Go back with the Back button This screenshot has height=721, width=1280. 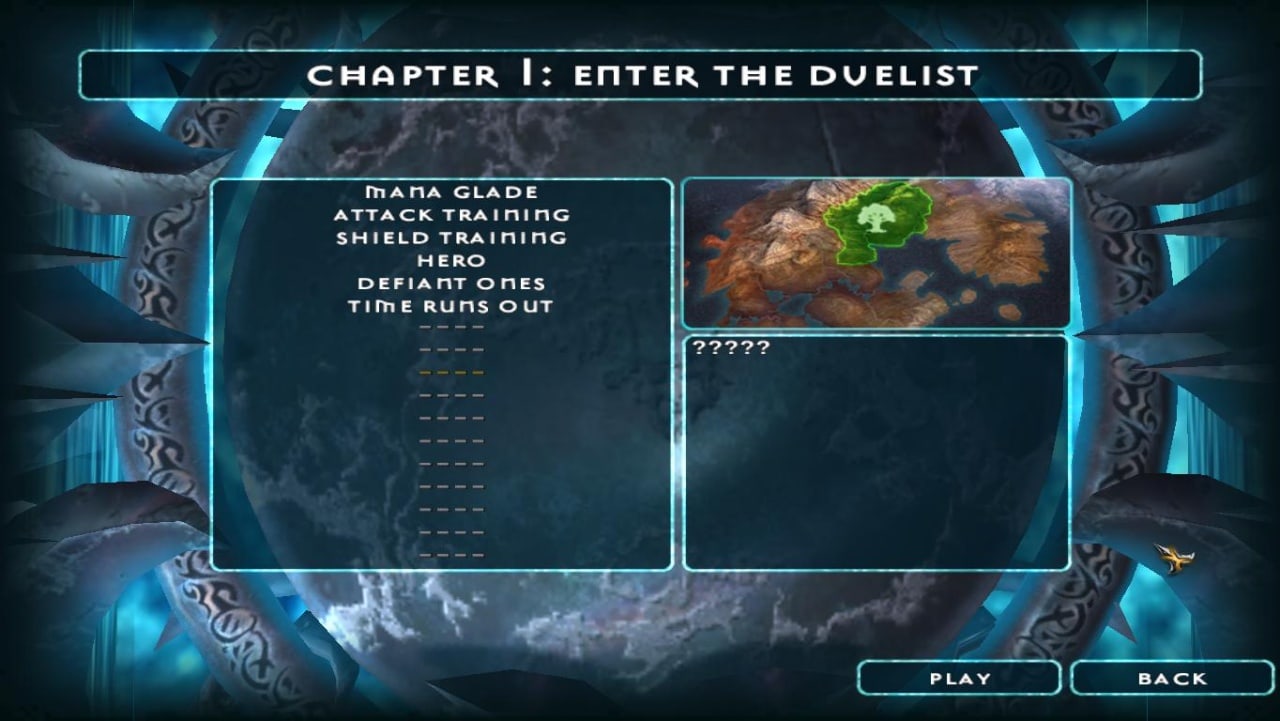coord(1172,678)
